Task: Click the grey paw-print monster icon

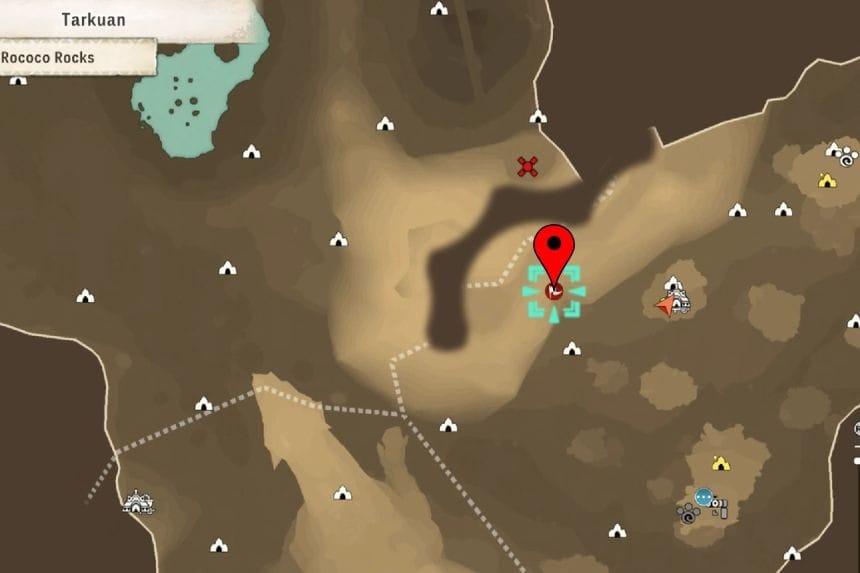Action: point(687,514)
